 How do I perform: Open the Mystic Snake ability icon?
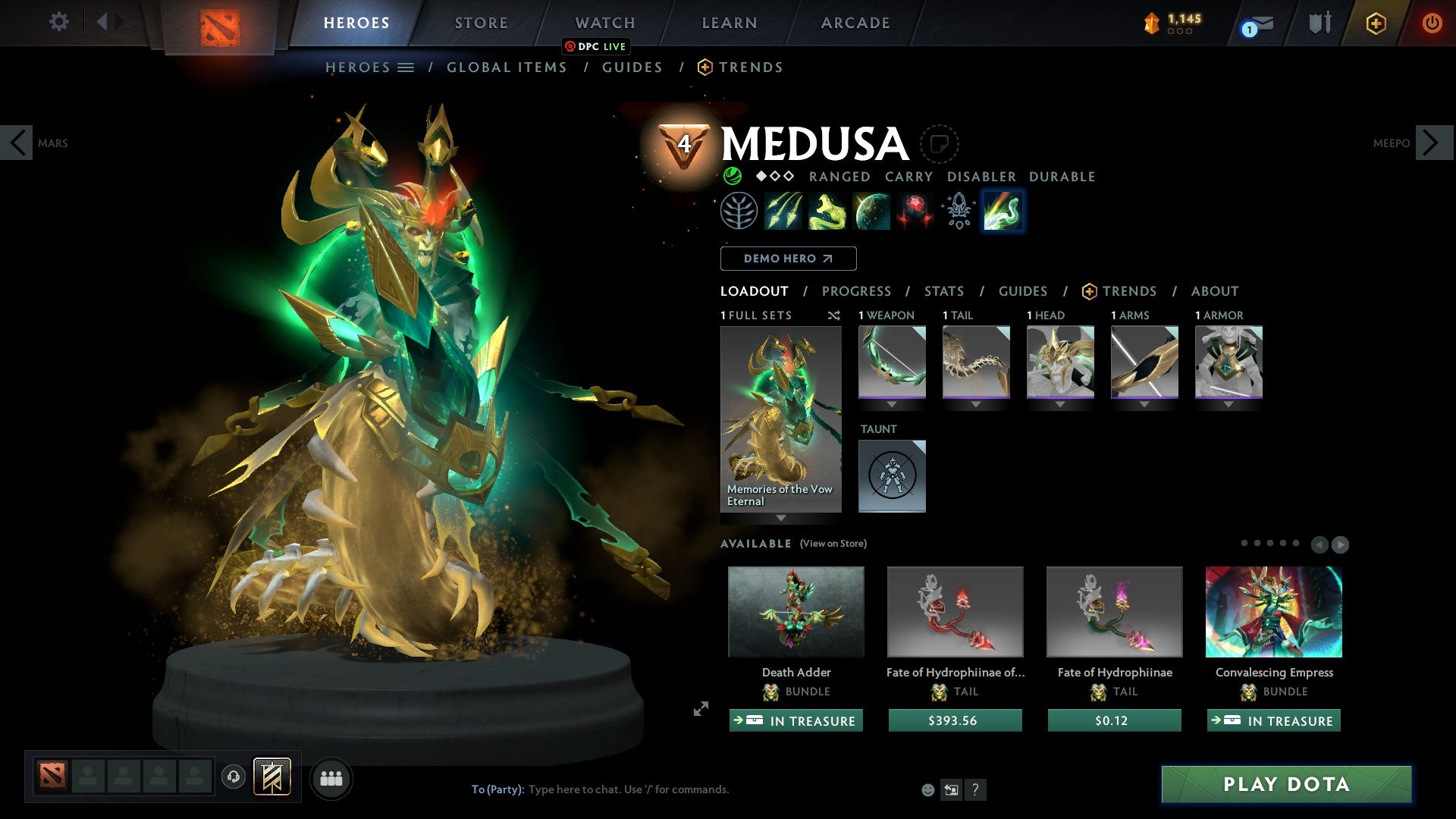[x=827, y=211]
